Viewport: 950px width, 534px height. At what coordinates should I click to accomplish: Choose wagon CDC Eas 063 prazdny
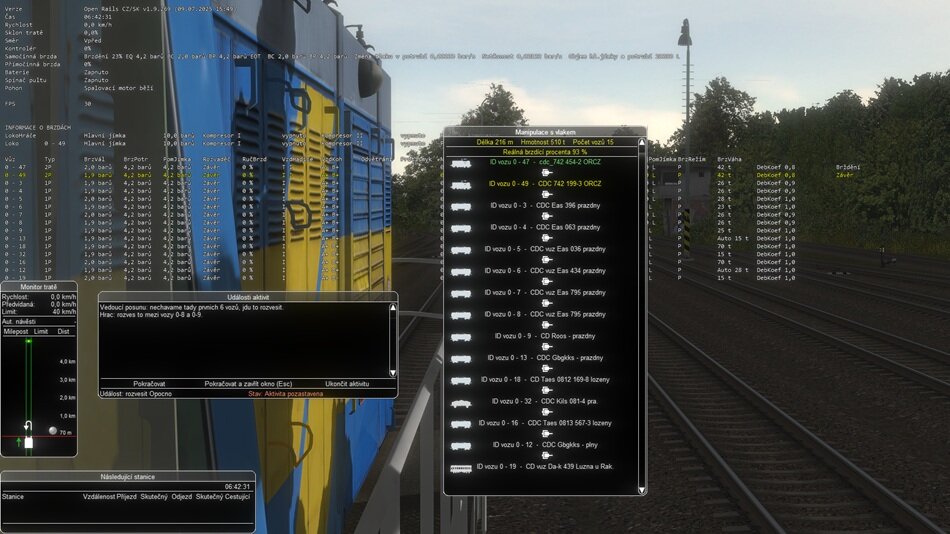(547, 227)
